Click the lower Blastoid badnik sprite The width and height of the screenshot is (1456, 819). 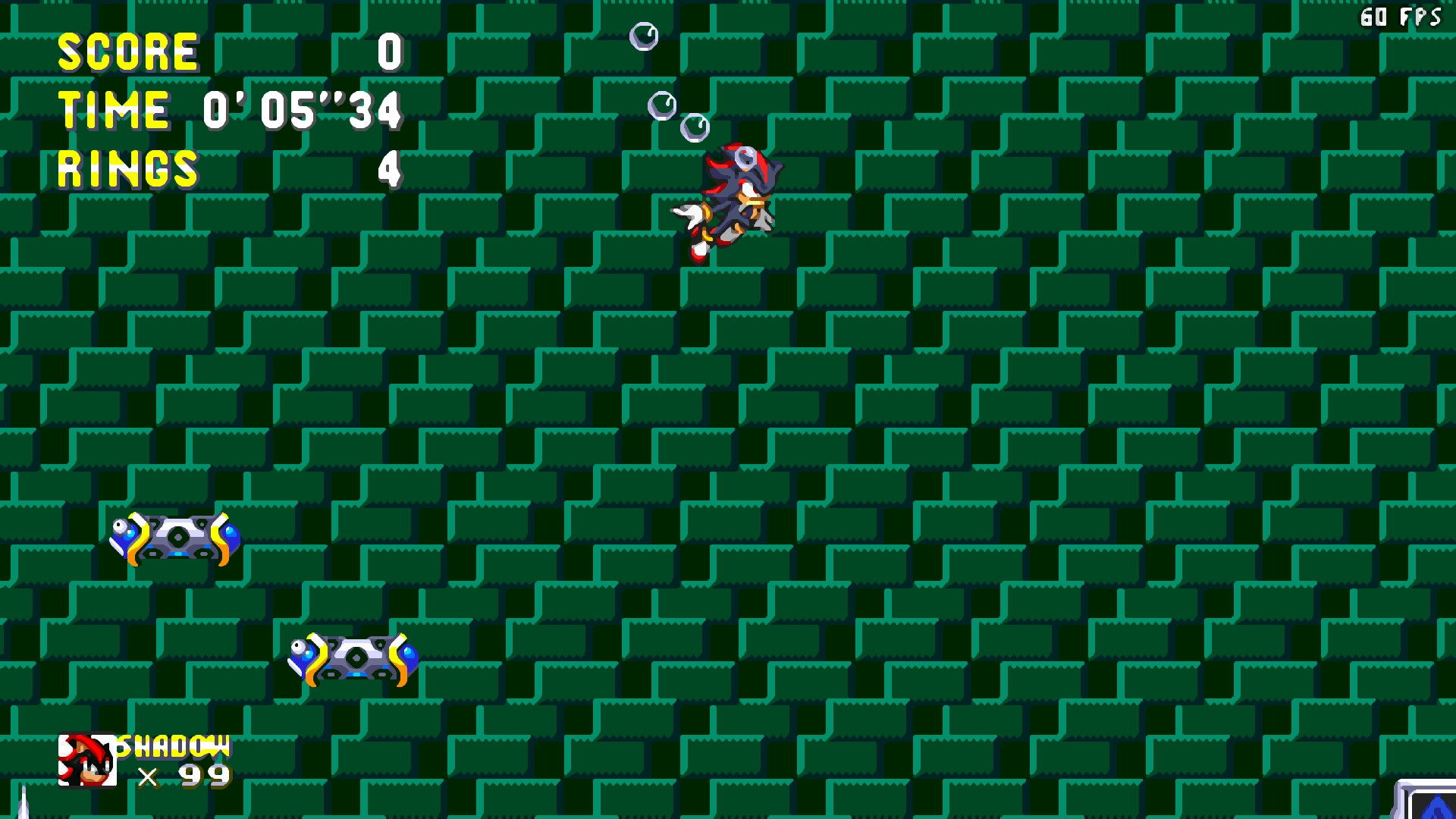click(356, 660)
